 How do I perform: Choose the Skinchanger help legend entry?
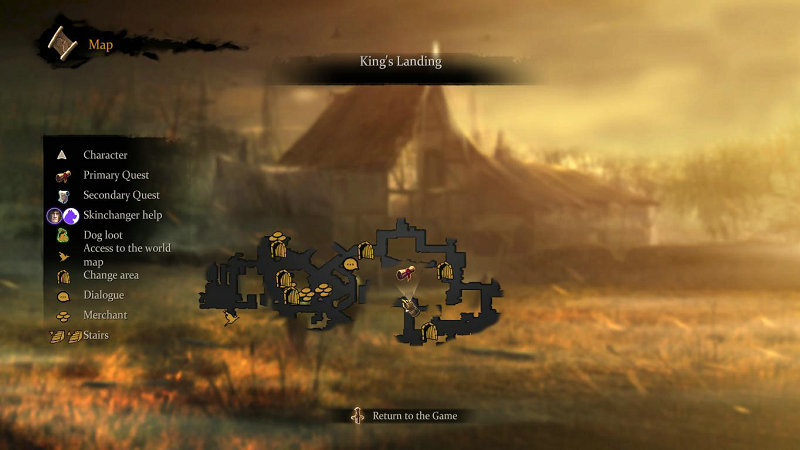tap(123, 215)
